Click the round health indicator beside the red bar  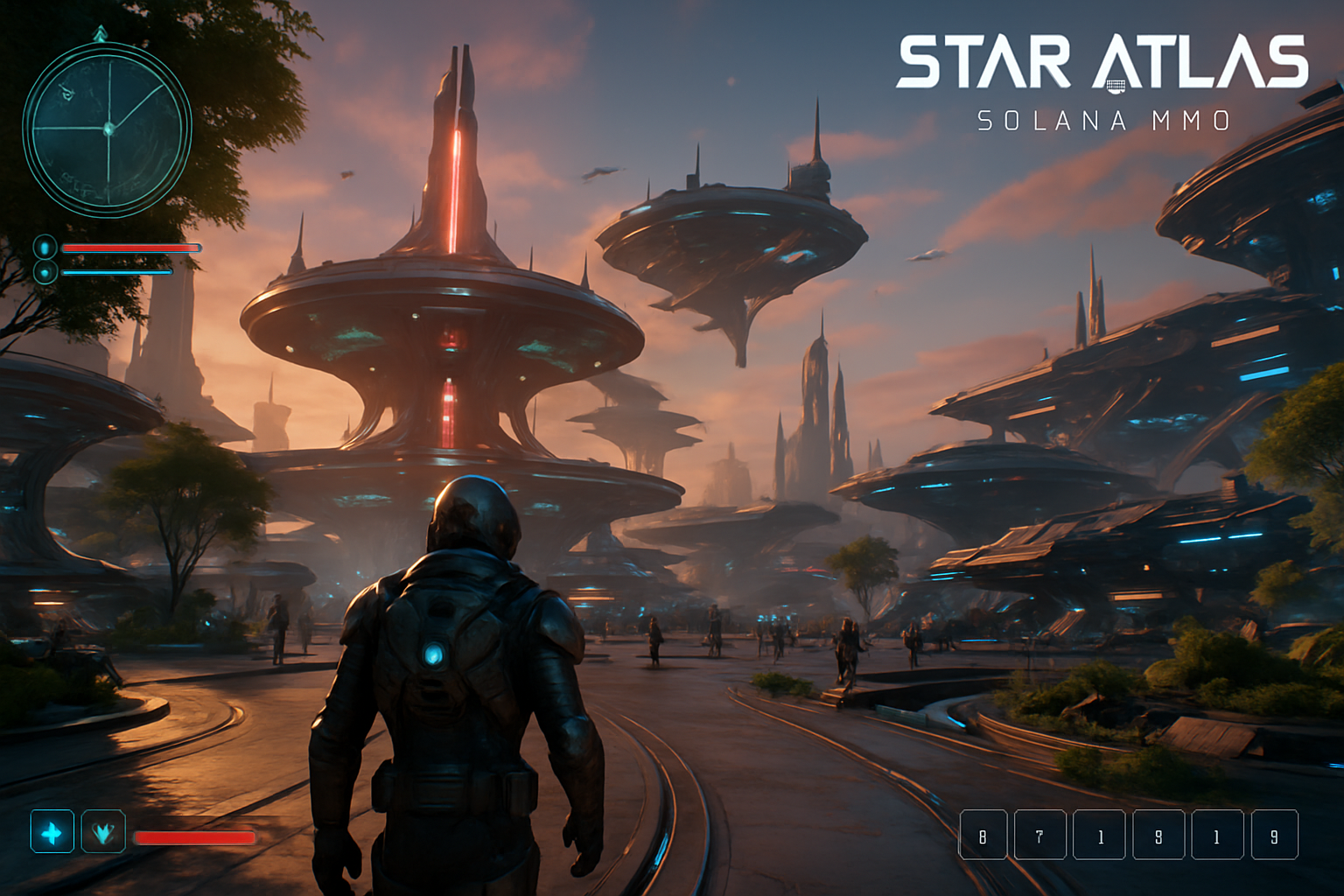pyautogui.click(x=44, y=248)
